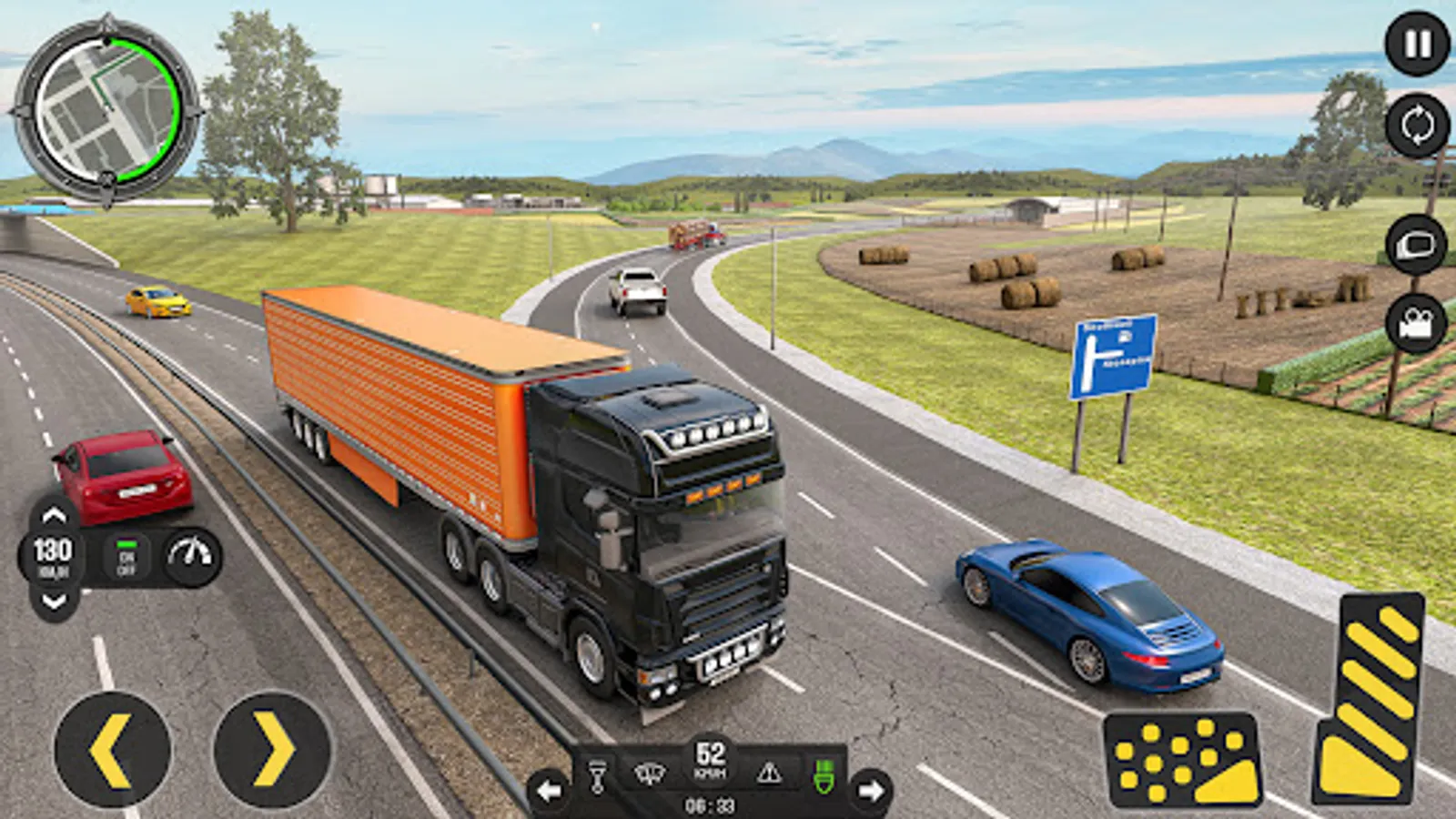
Task: Activate the right turn indicator arrow
Action: tap(871, 791)
